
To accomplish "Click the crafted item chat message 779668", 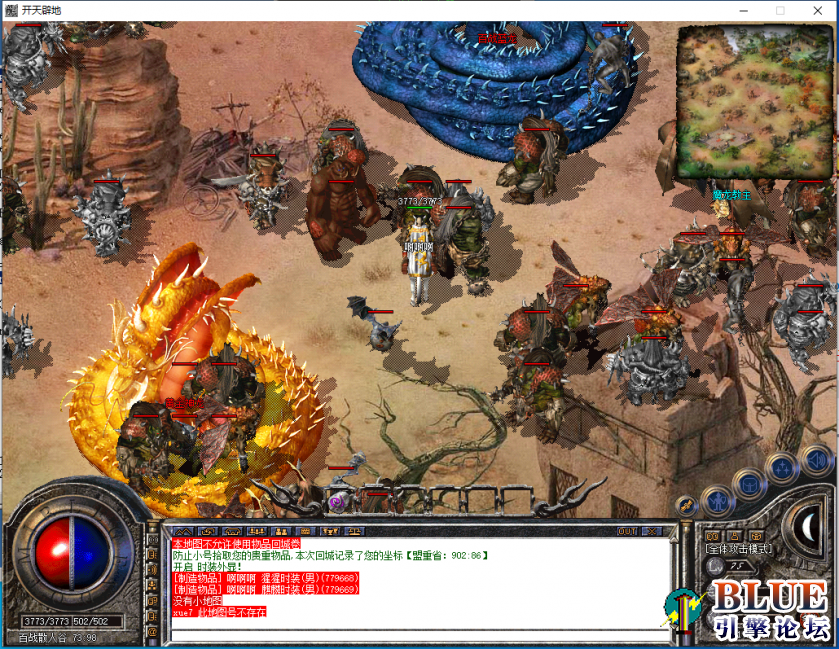I will click(266, 577).
